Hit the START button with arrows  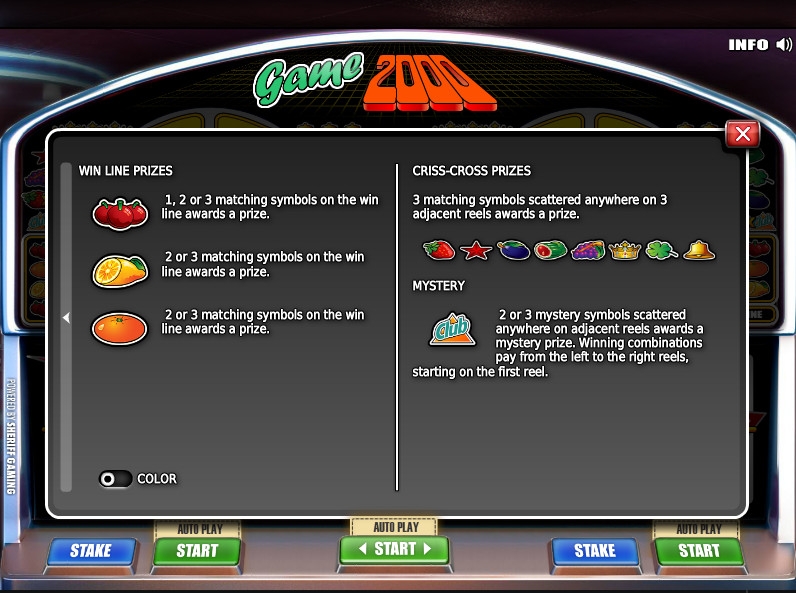click(x=395, y=549)
